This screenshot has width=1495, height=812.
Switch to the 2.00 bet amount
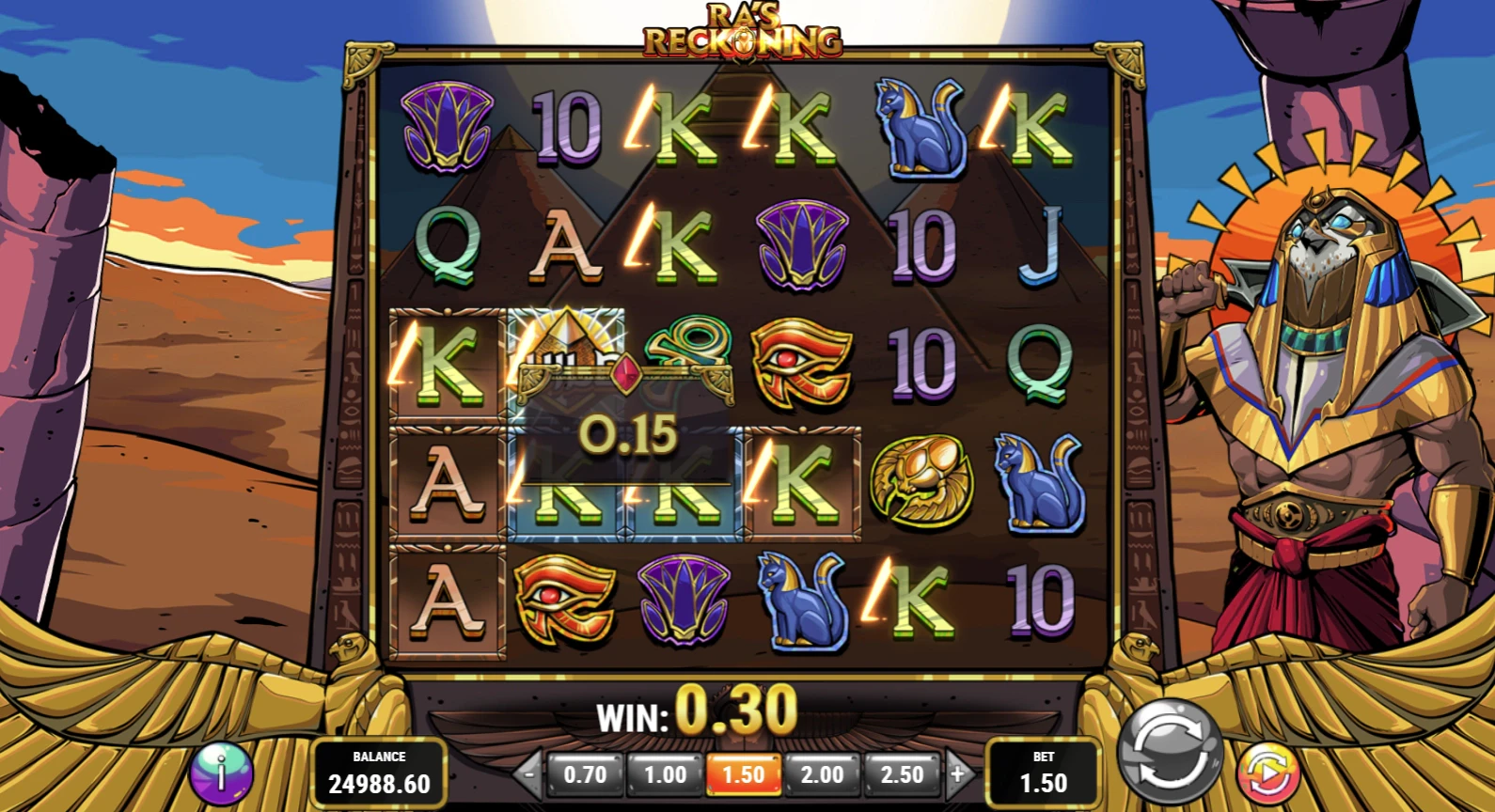pyautogui.click(x=822, y=774)
